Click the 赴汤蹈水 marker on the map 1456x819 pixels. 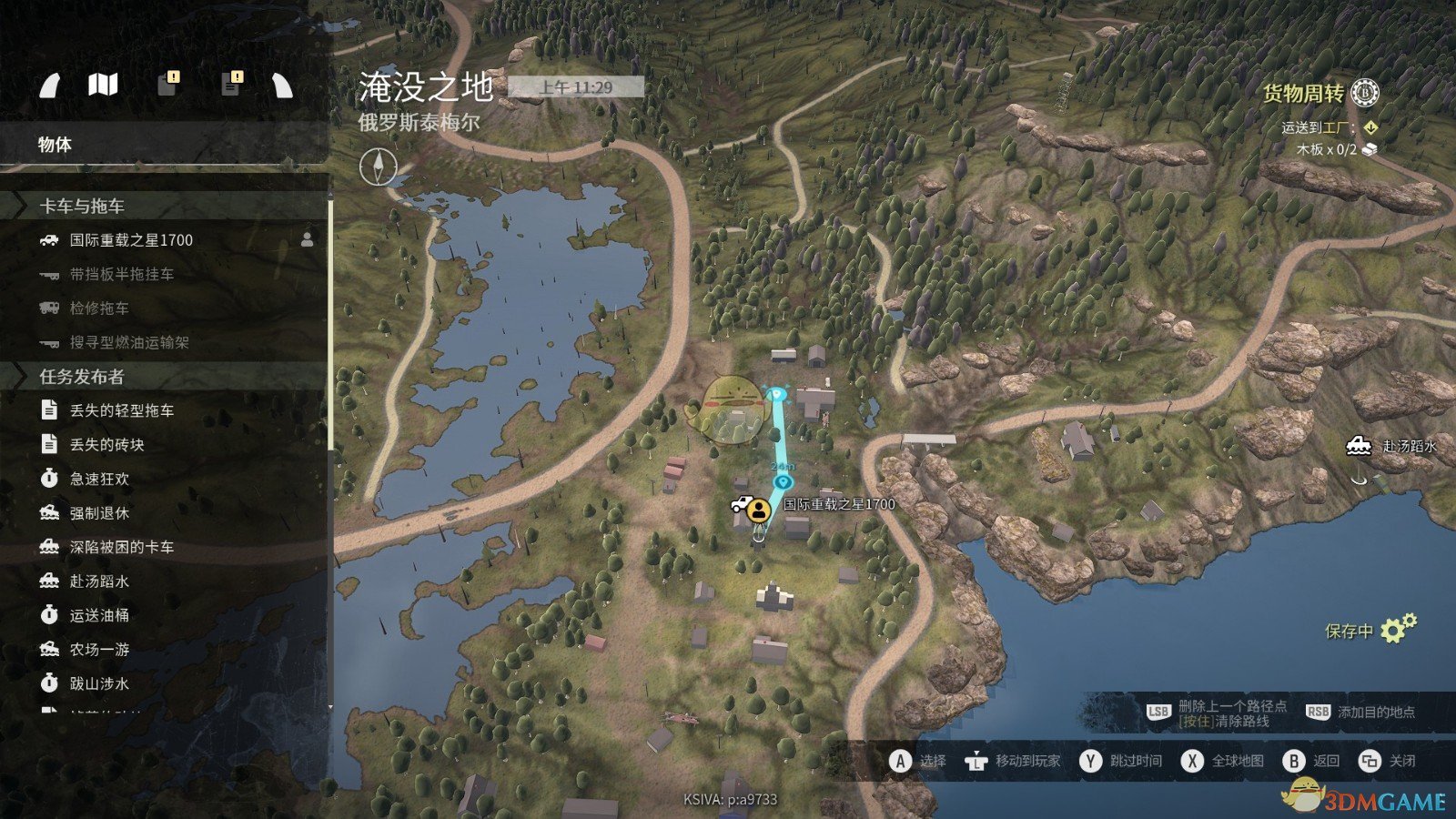tap(1359, 446)
